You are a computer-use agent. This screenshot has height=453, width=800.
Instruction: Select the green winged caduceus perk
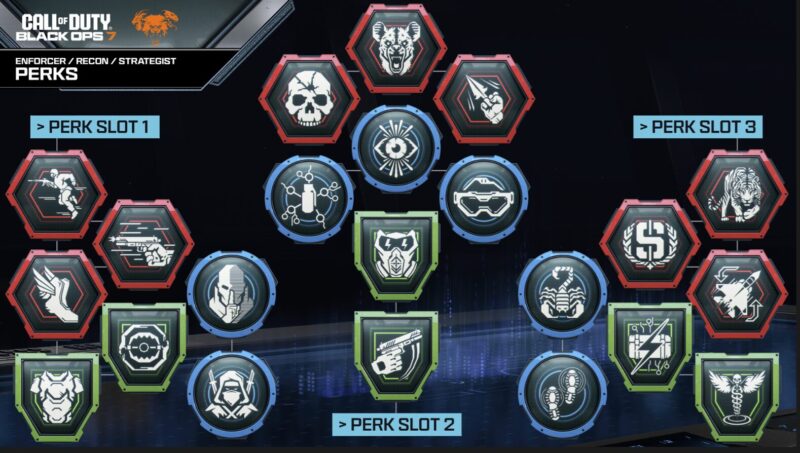736,393
